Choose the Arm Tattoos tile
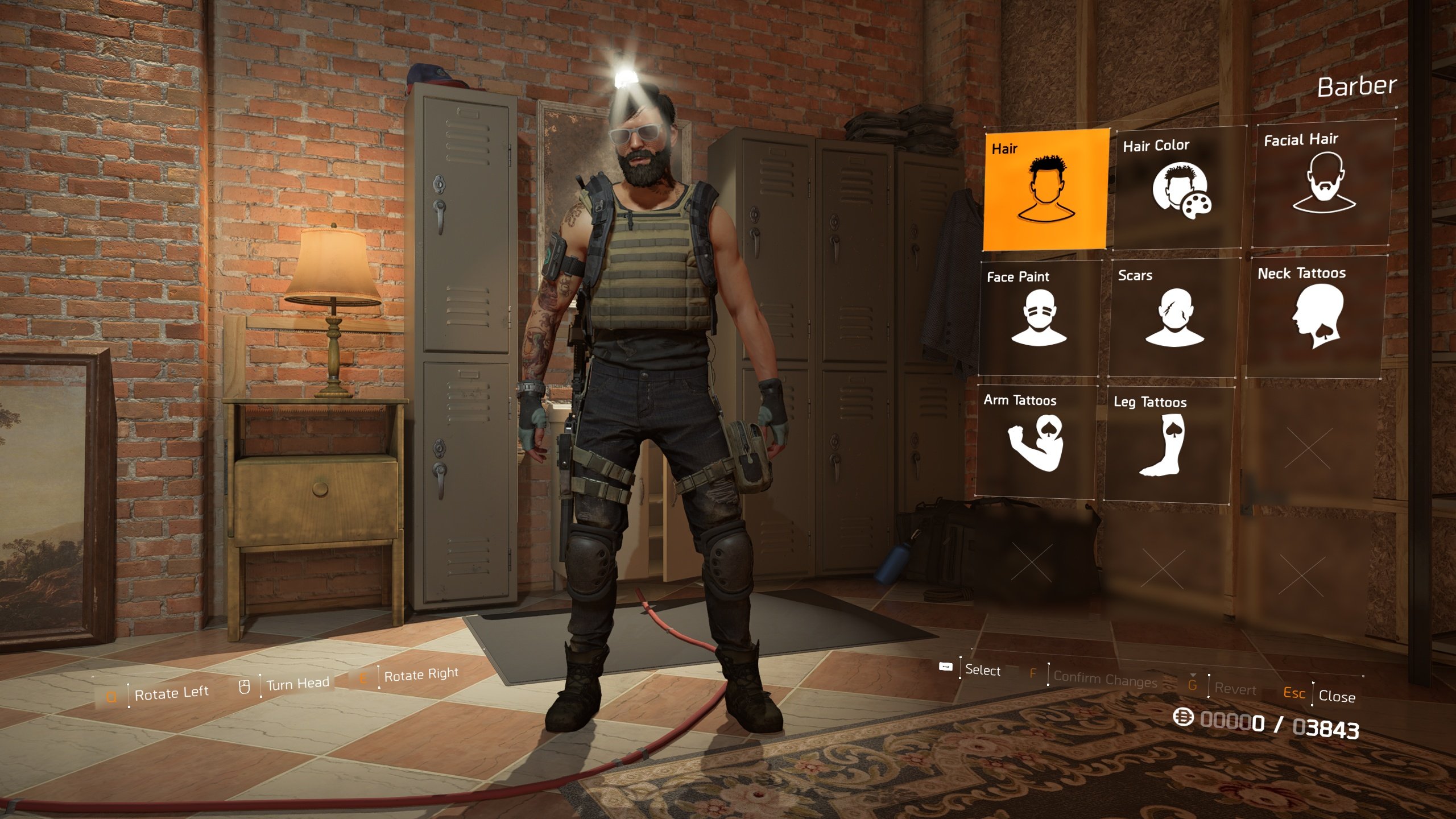The image size is (1456, 819). click(1035, 441)
